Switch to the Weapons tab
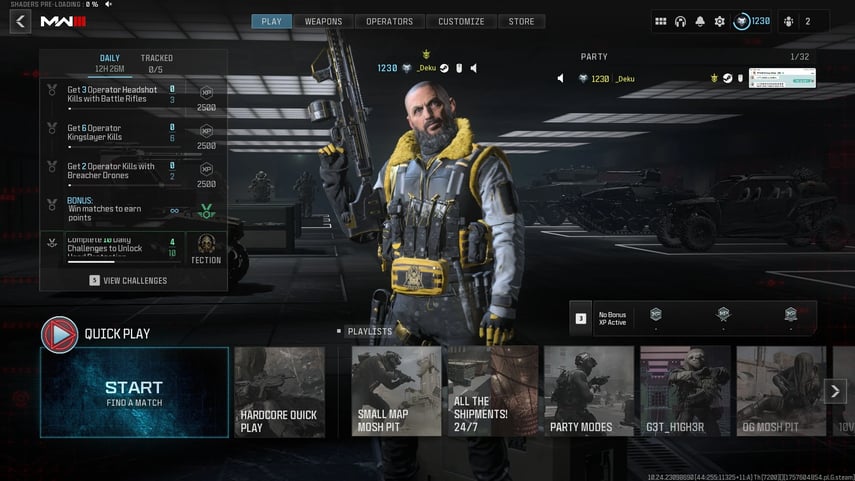 point(323,21)
